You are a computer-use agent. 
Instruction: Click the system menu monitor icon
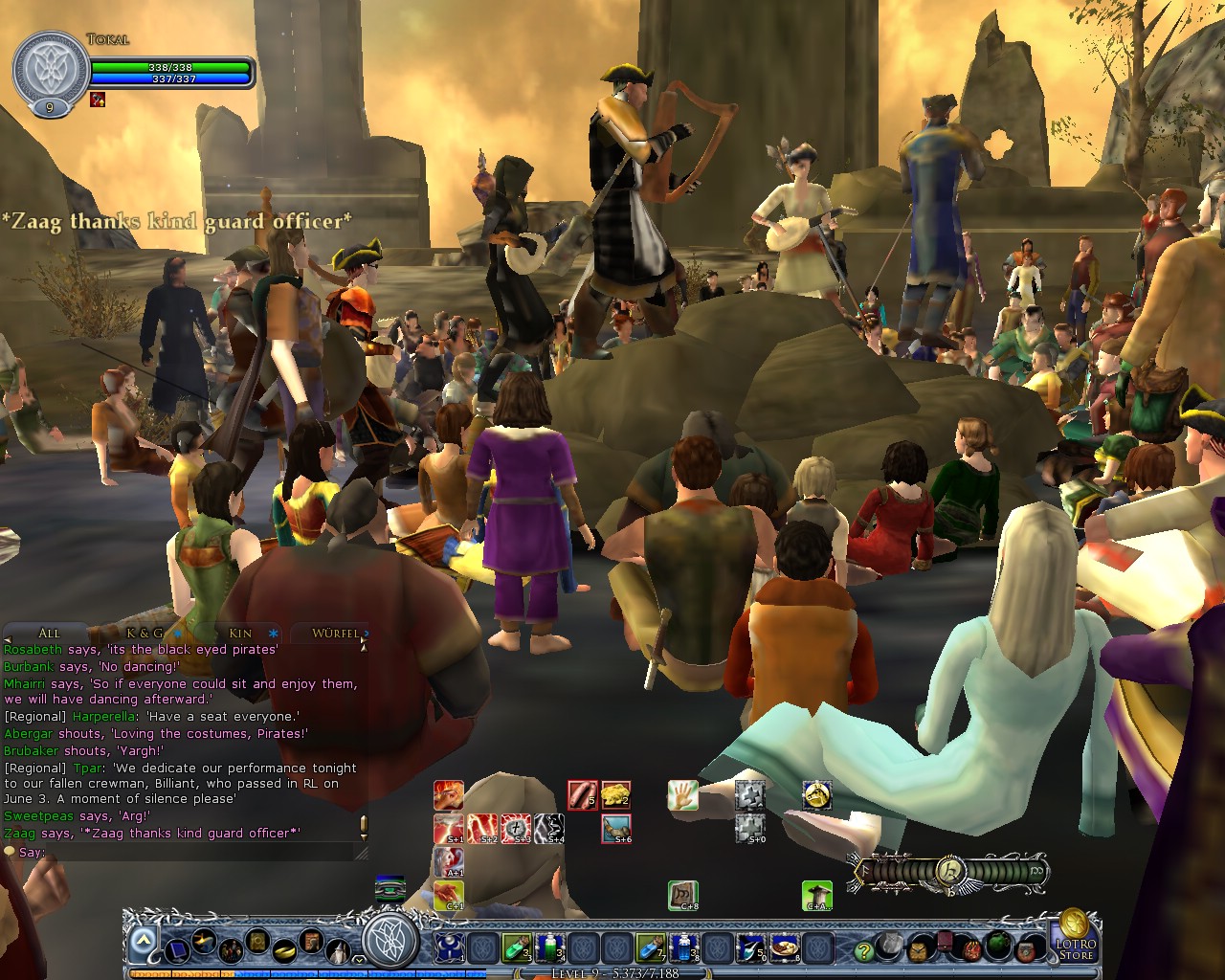point(177,950)
